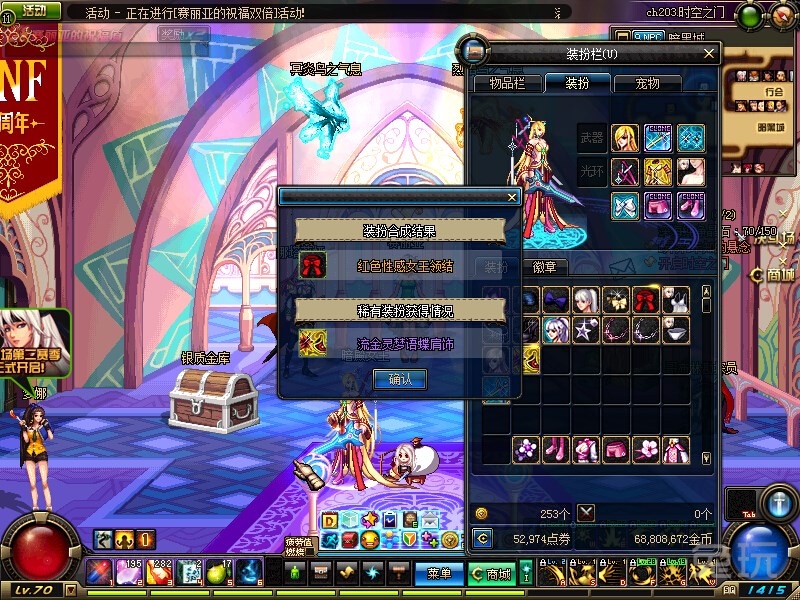Viewport: 800px width, 600px height.
Task: Select the blonde hair avatar equipment slot
Action: (x=626, y=138)
